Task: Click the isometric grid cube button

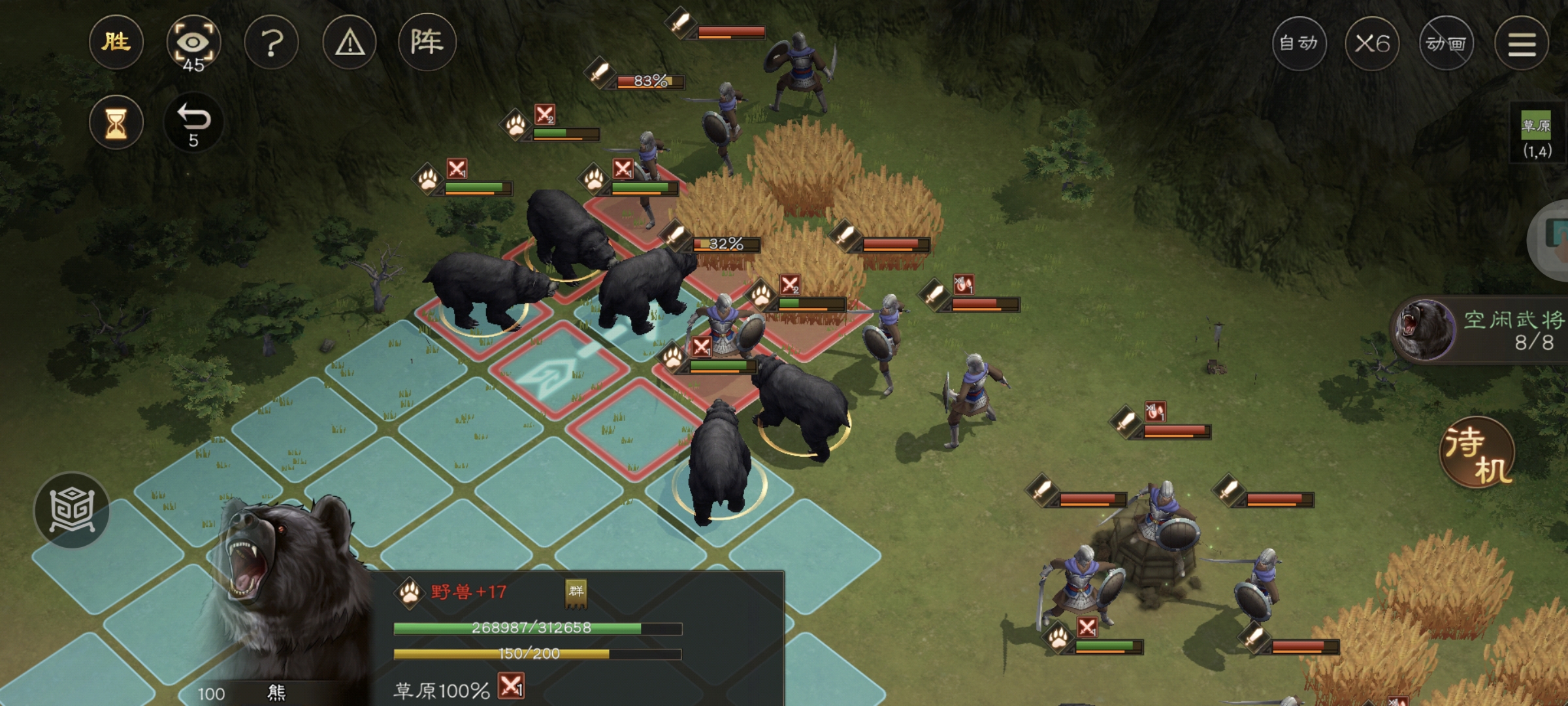Action: tap(72, 510)
